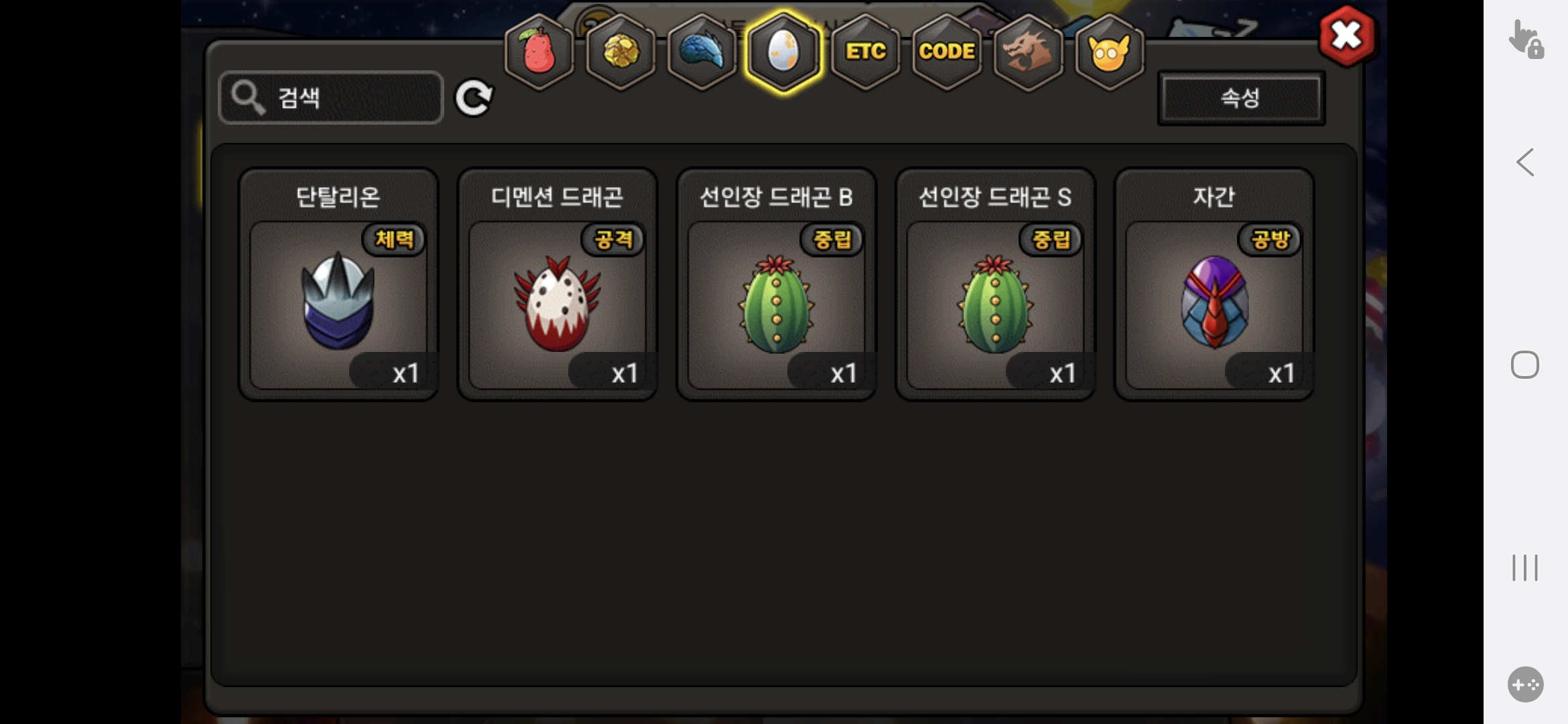Switch to the blue dragon scale tab
The height and width of the screenshot is (724, 1568).
pos(702,52)
